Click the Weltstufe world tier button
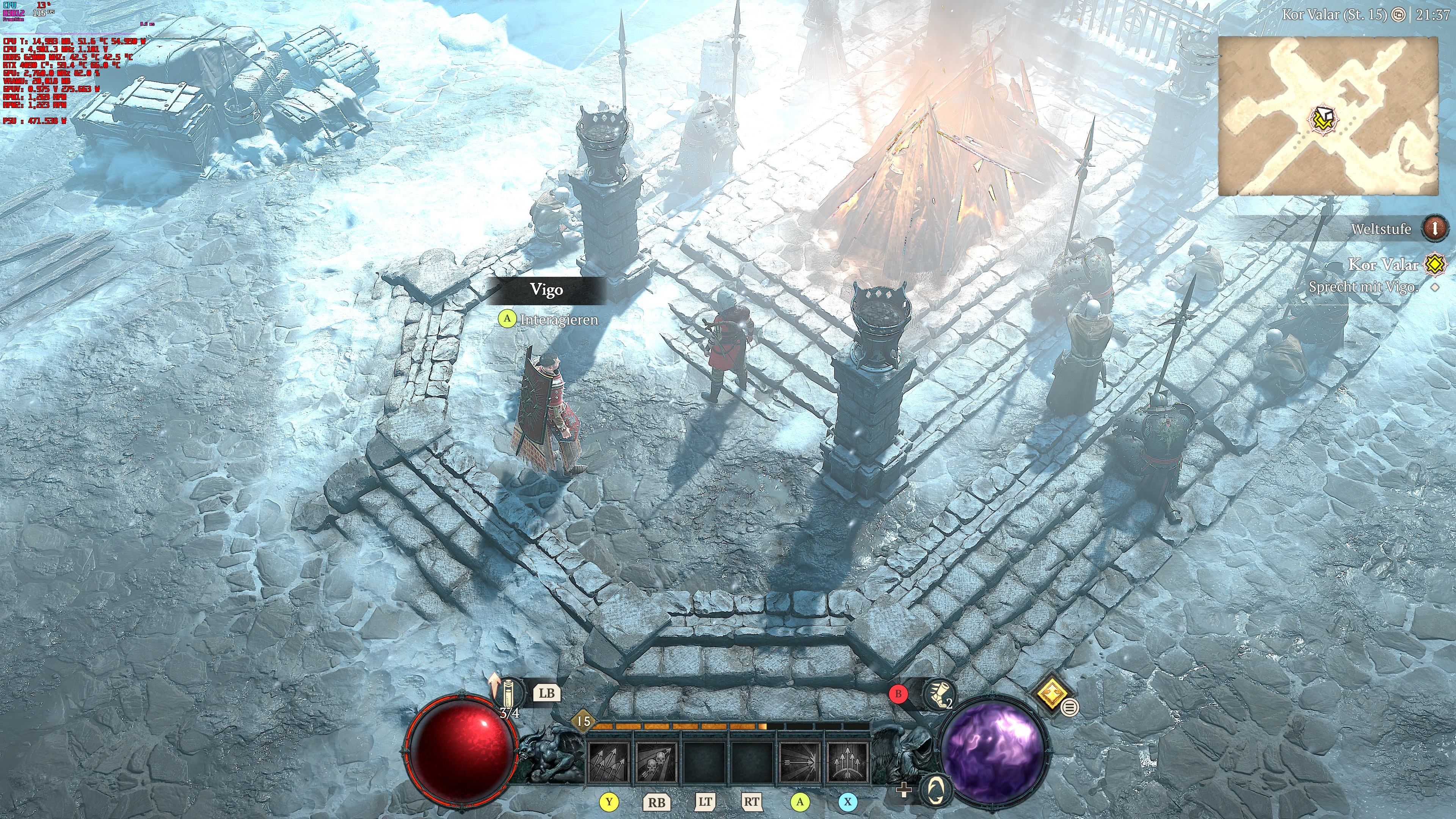The image size is (1456, 819). [1434, 229]
